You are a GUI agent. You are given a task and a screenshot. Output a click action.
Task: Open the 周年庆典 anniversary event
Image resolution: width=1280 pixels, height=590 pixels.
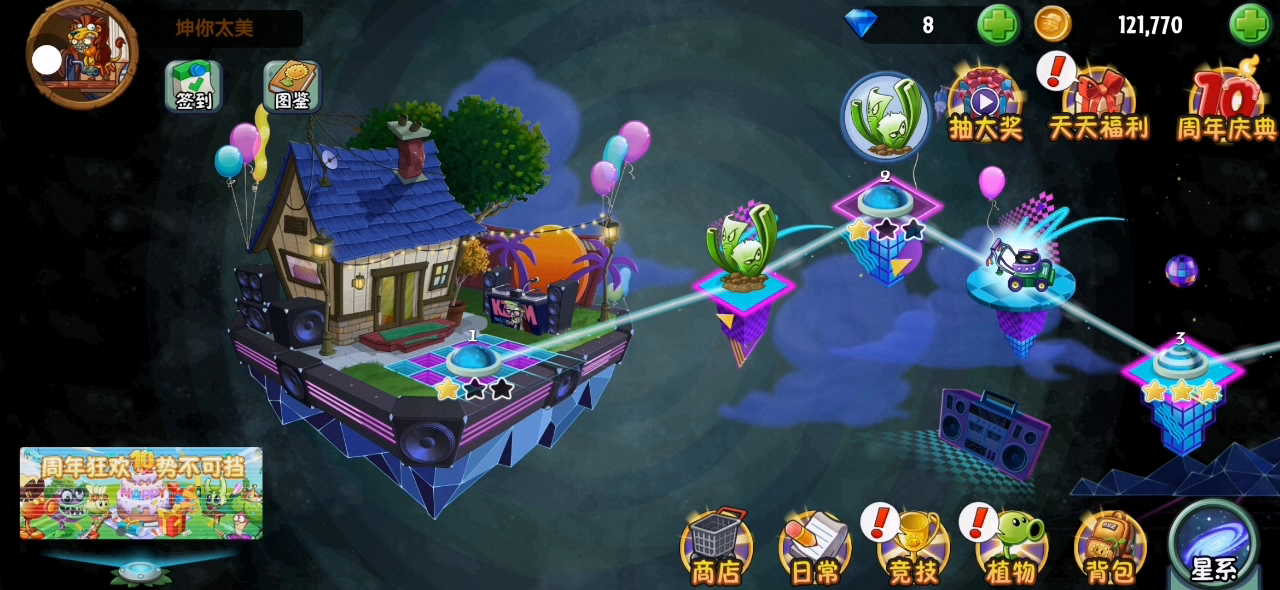tap(1226, 105)
